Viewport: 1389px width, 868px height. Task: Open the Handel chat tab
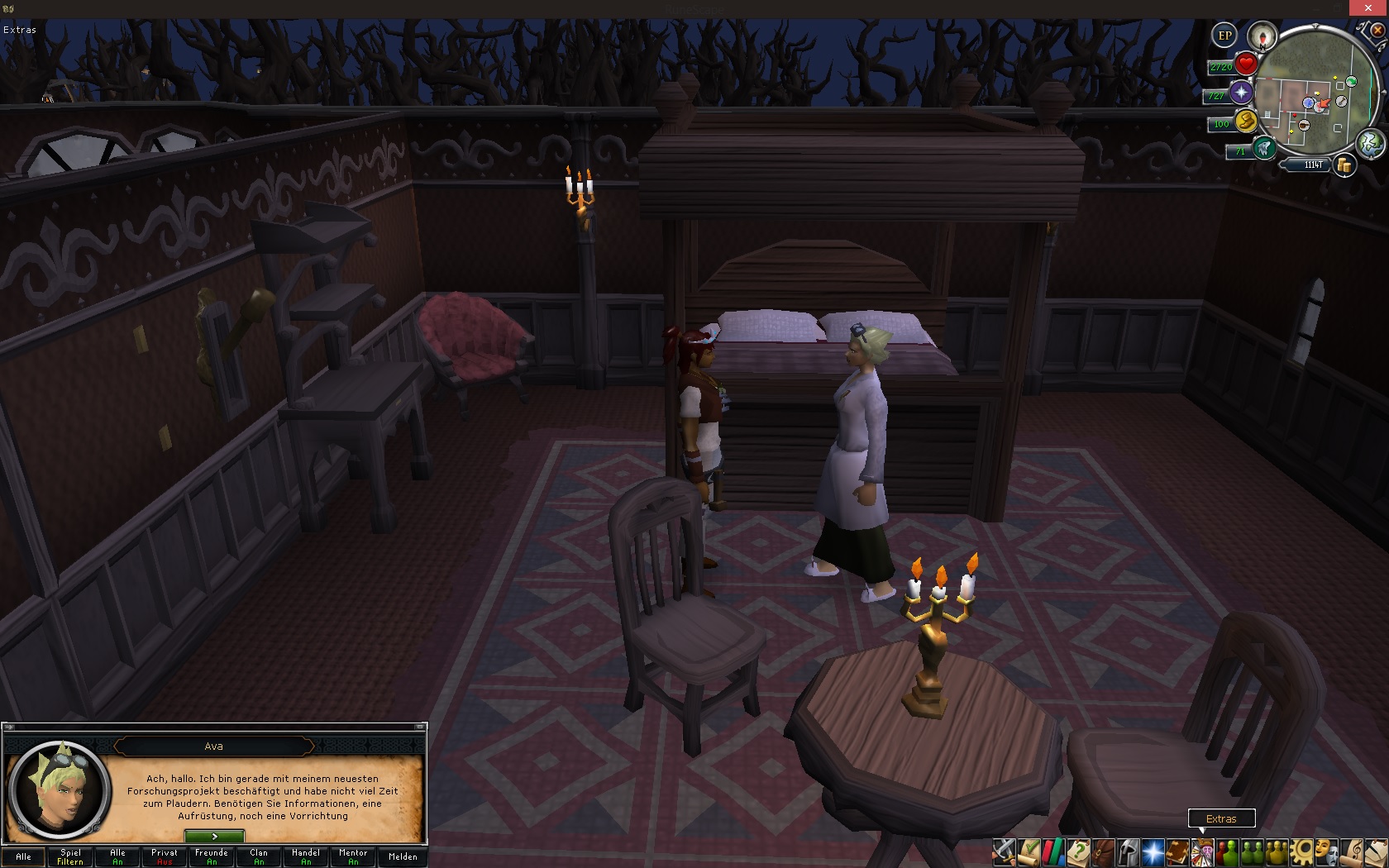pos(306,856)
